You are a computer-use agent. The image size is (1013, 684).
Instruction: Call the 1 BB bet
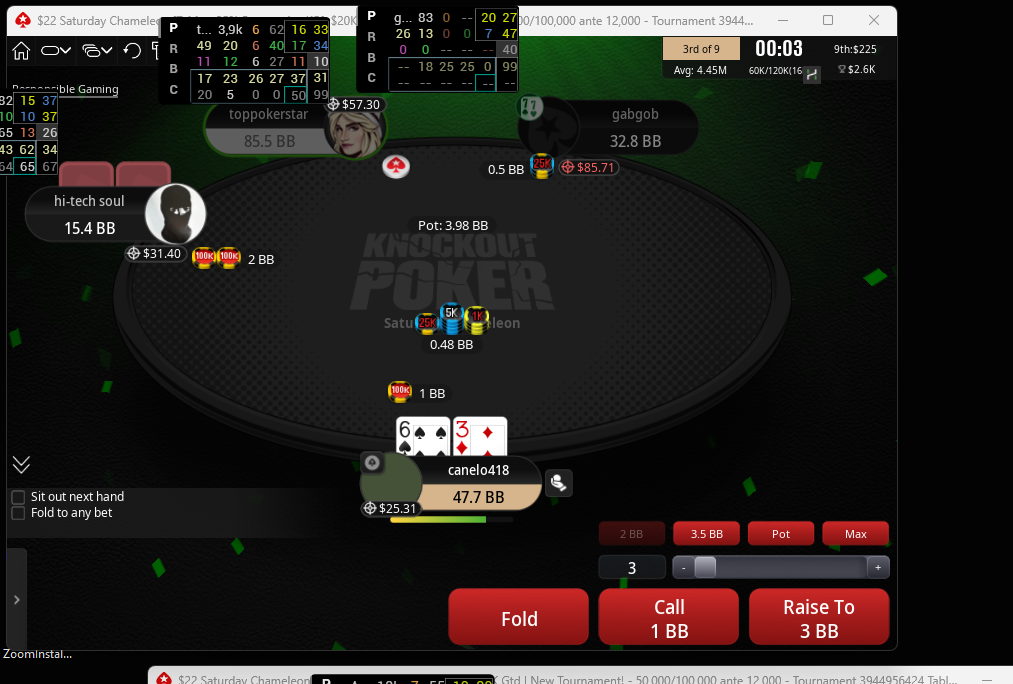(668, 617)
